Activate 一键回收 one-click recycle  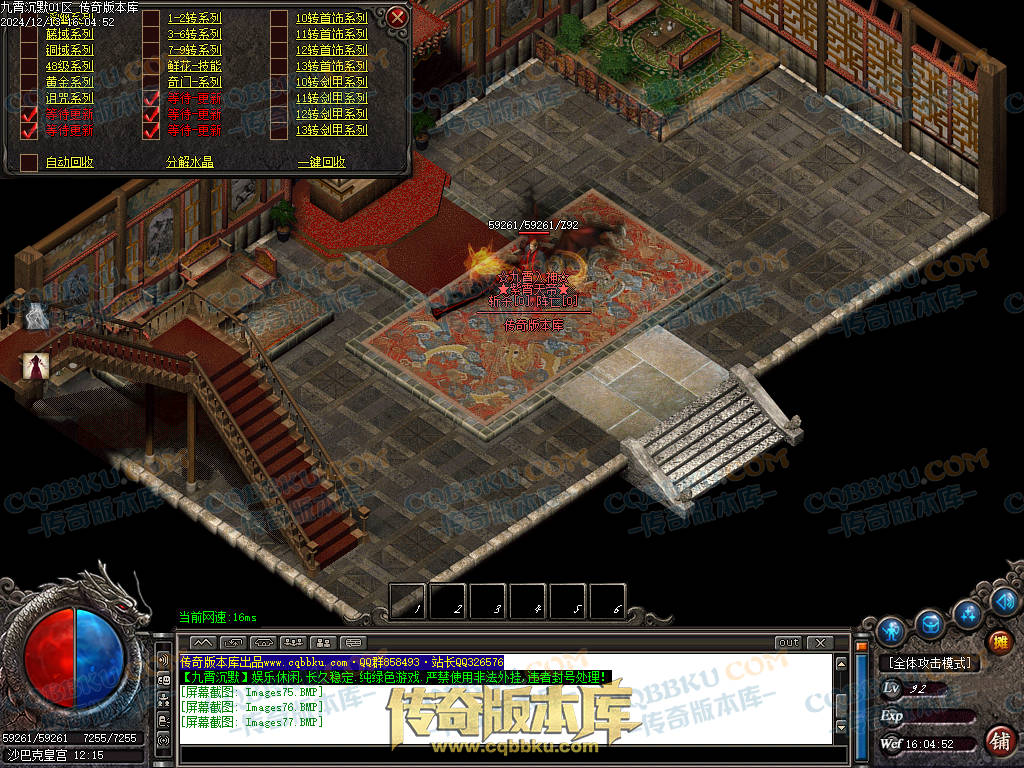pyautogui.click(x=321, y=162)
